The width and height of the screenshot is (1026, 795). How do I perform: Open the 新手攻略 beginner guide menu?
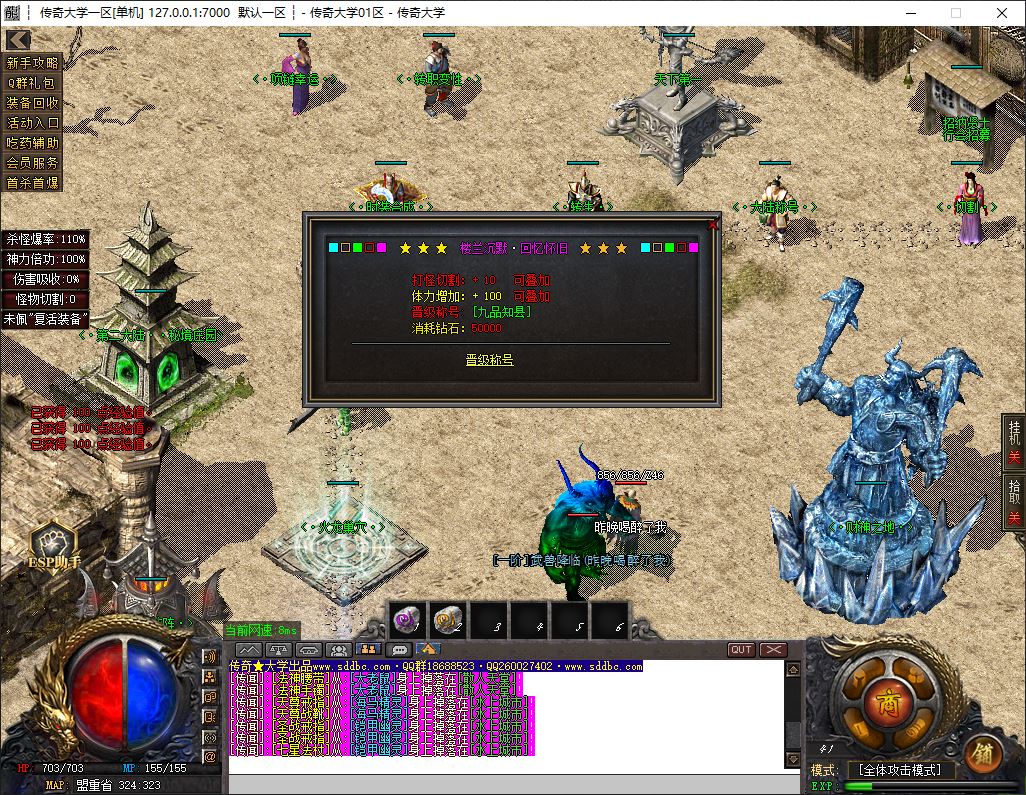click(33, 63)
